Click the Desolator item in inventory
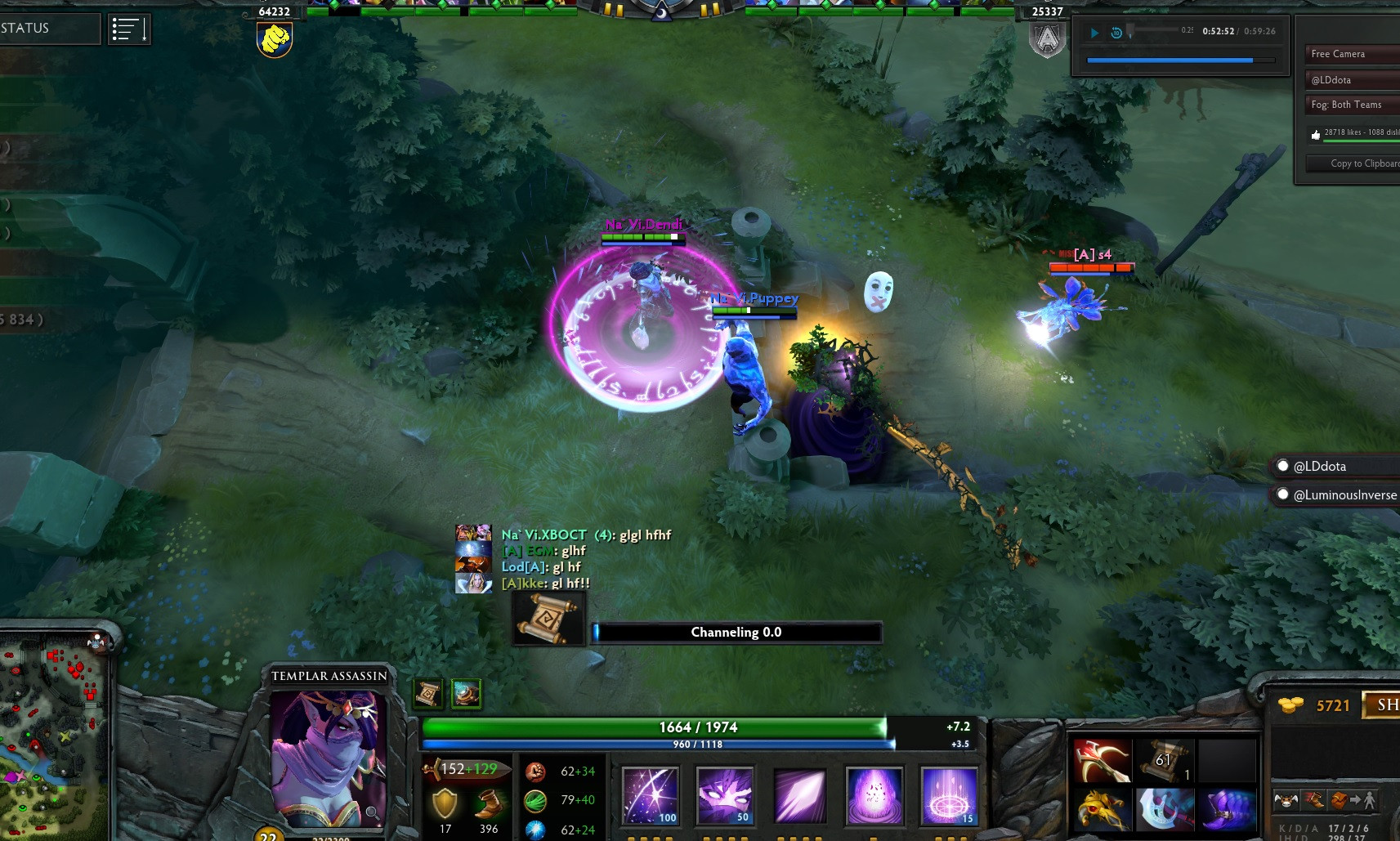 [1102, 758]
